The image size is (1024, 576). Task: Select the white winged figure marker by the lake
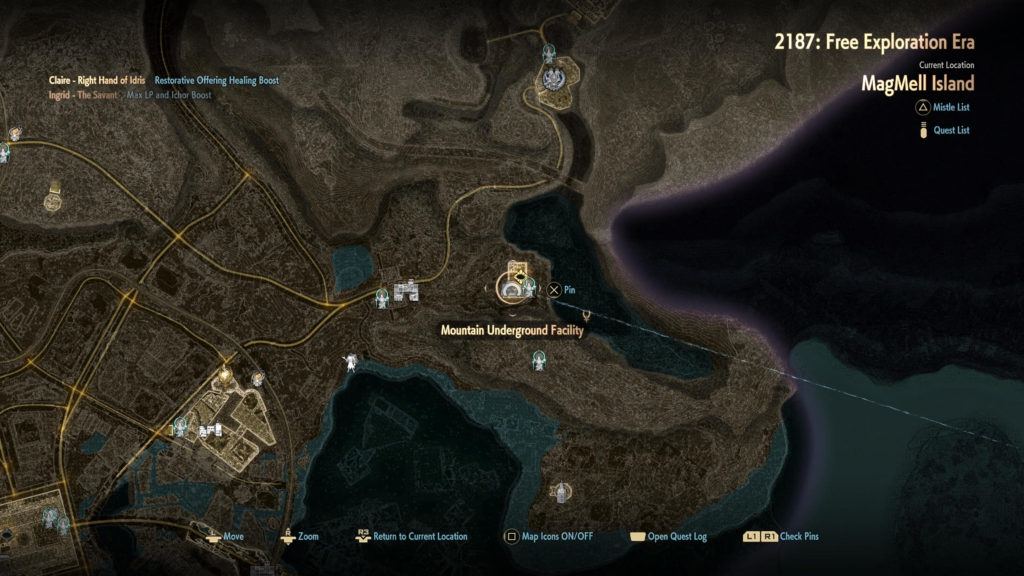[351, 361]
